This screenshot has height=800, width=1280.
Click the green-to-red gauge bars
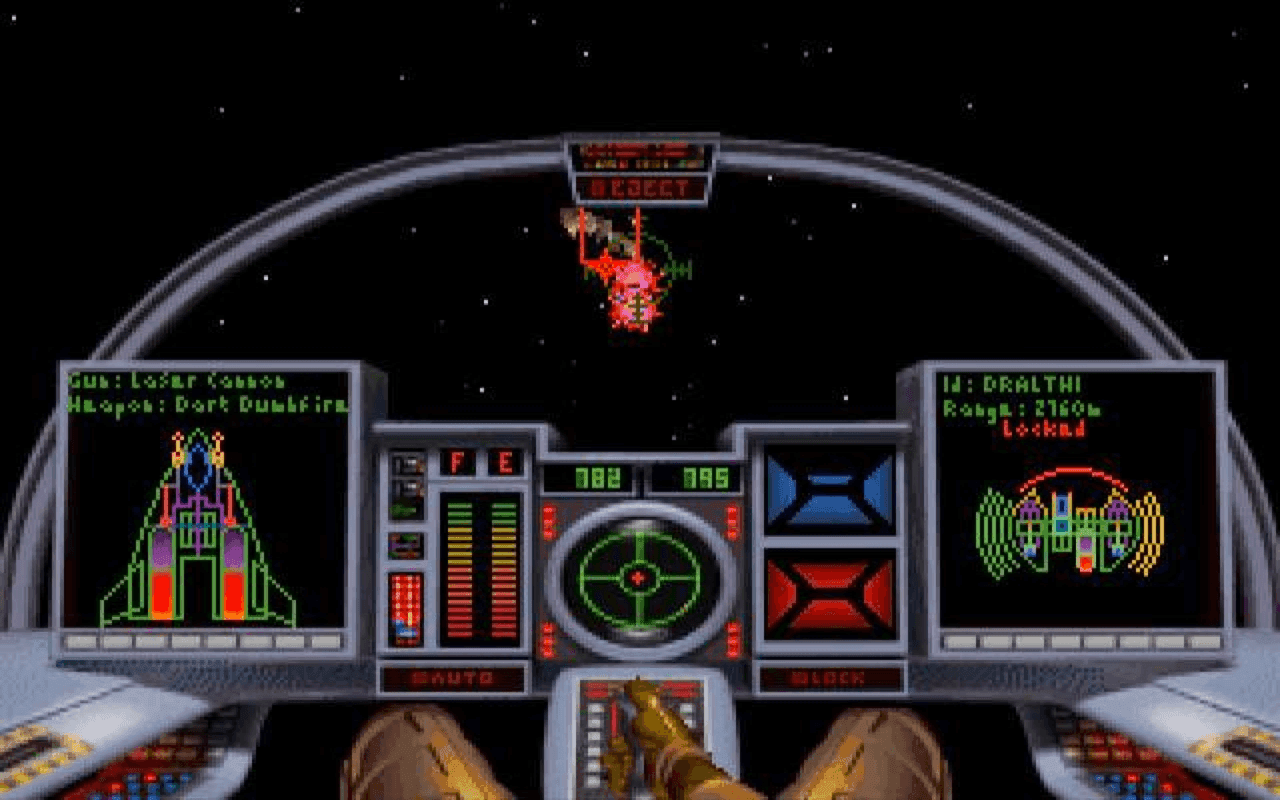point(480,565)
